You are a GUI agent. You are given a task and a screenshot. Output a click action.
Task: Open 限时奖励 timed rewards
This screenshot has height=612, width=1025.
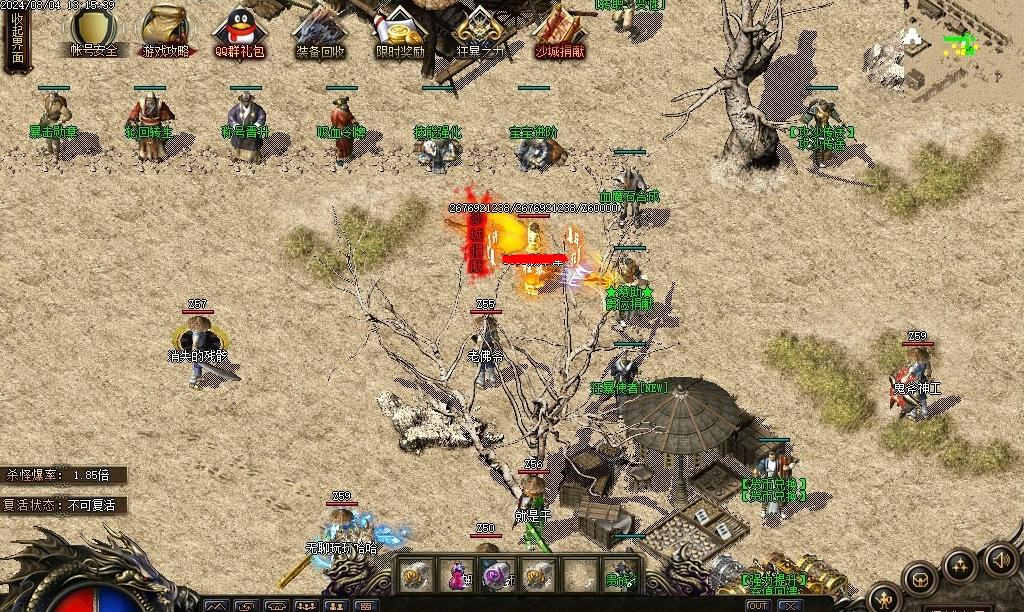(399, 30)
